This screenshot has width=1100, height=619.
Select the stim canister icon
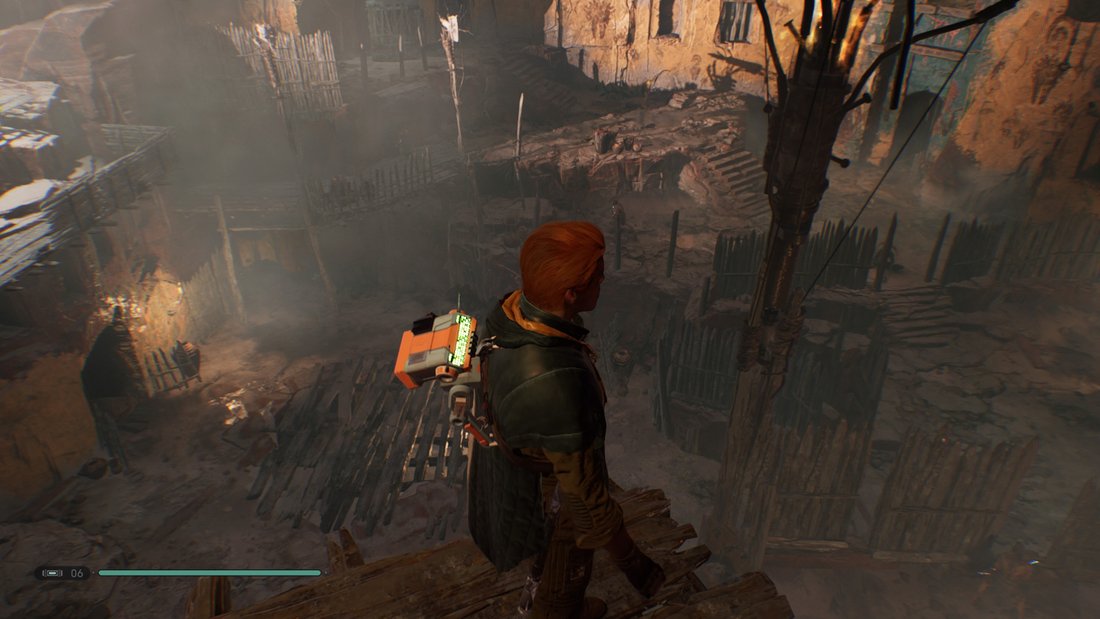[51, 573]
